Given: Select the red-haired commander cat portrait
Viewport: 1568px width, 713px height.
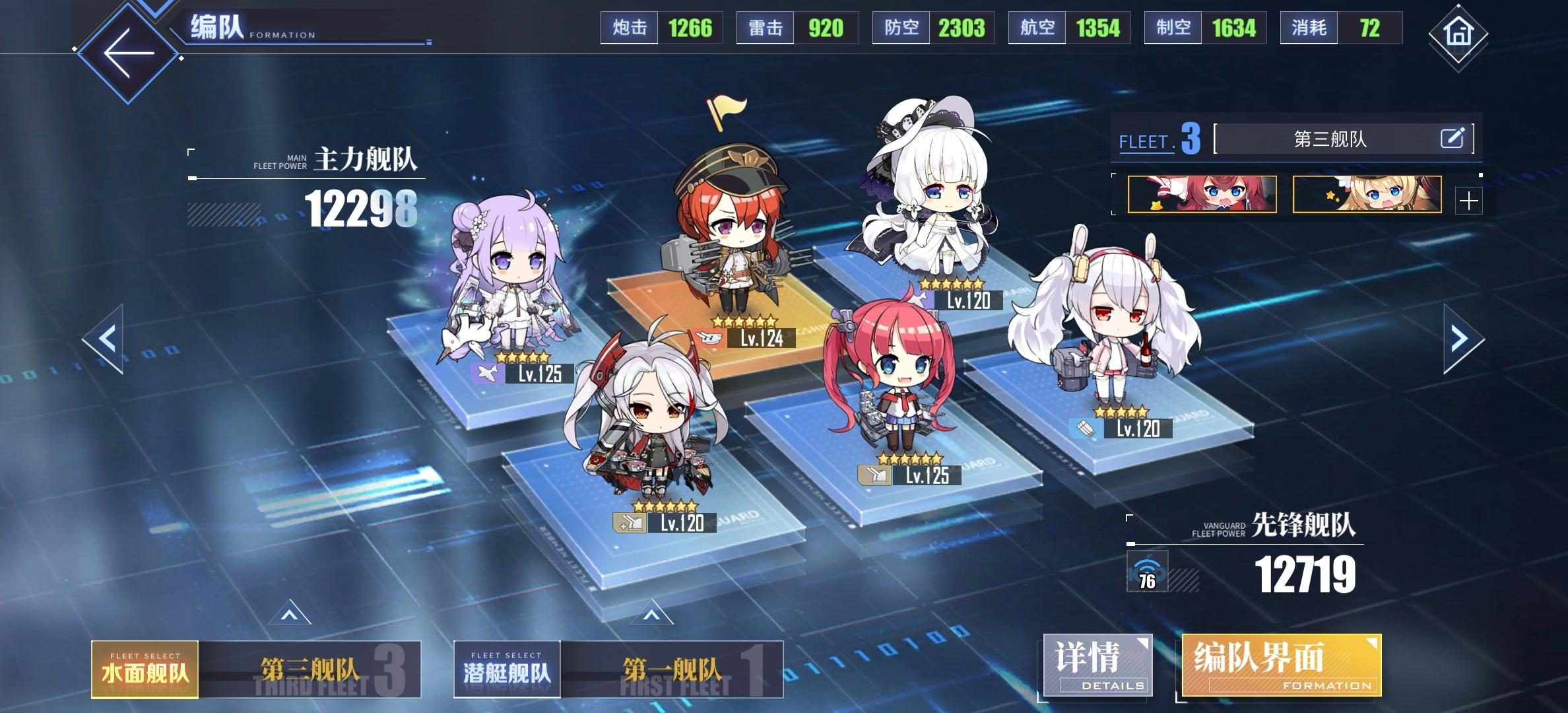Looking at the screenshot, I should pos(1202,194).
